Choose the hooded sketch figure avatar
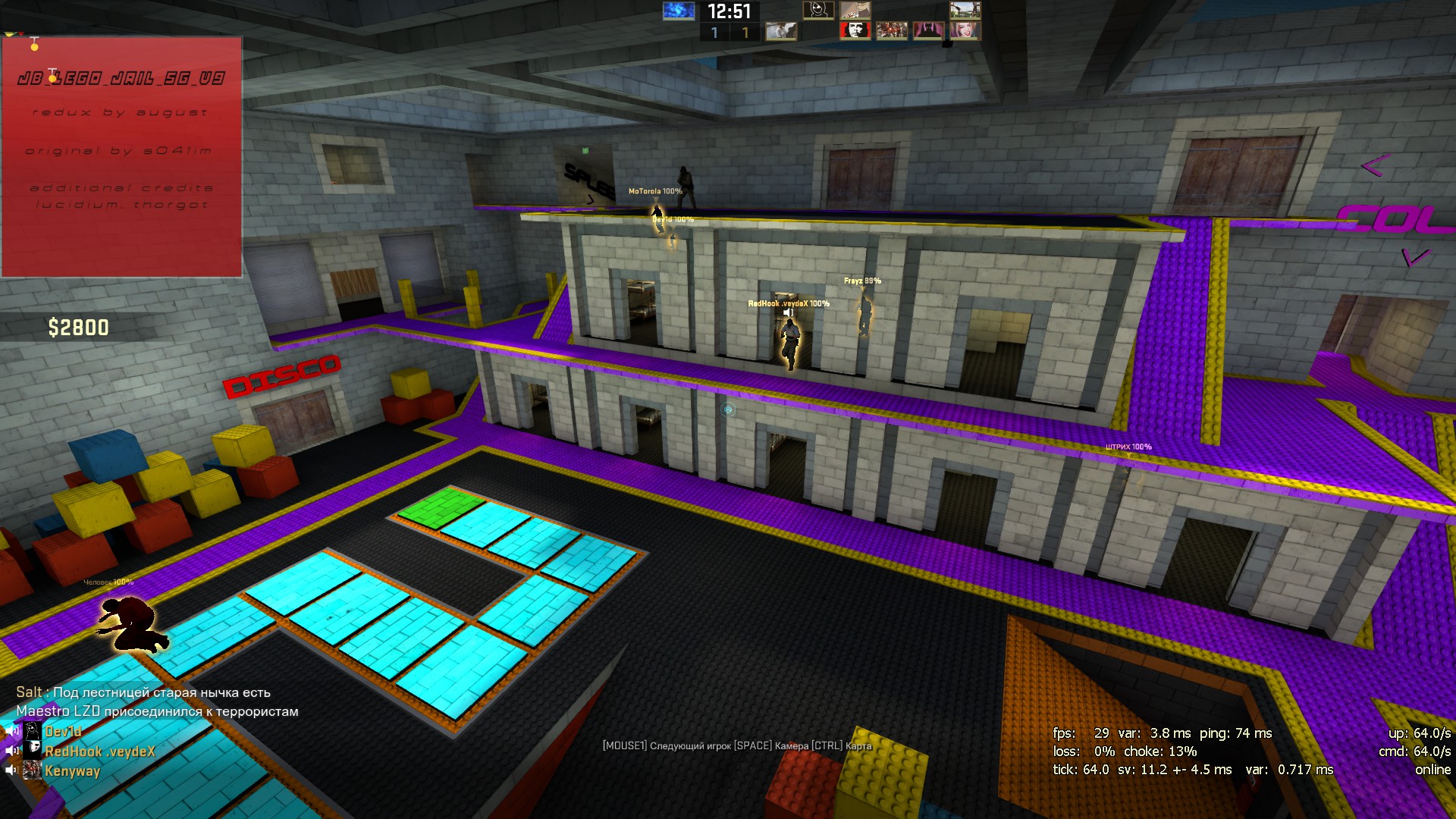 (x=817, y=10)
